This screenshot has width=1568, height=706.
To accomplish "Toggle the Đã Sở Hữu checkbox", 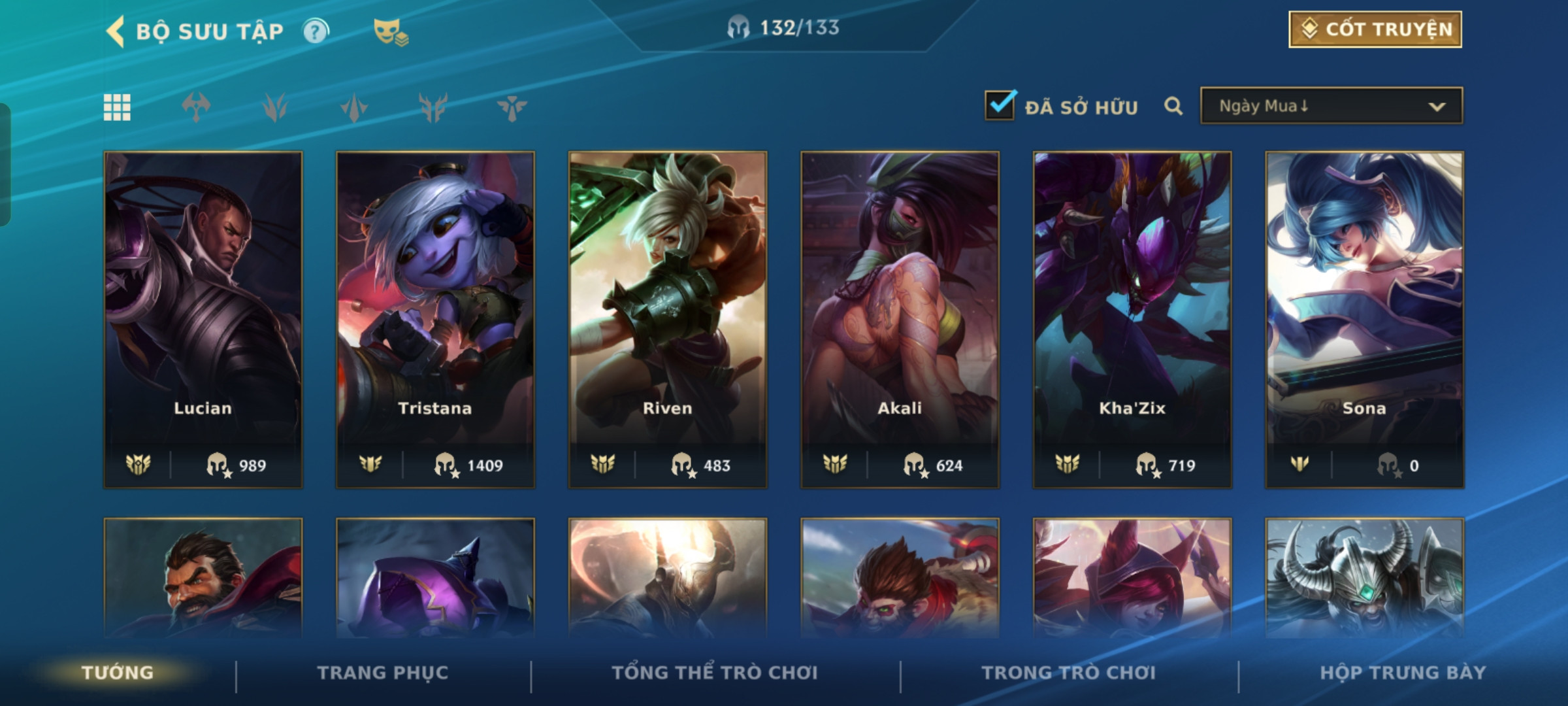I will [x=1000, y=105].
